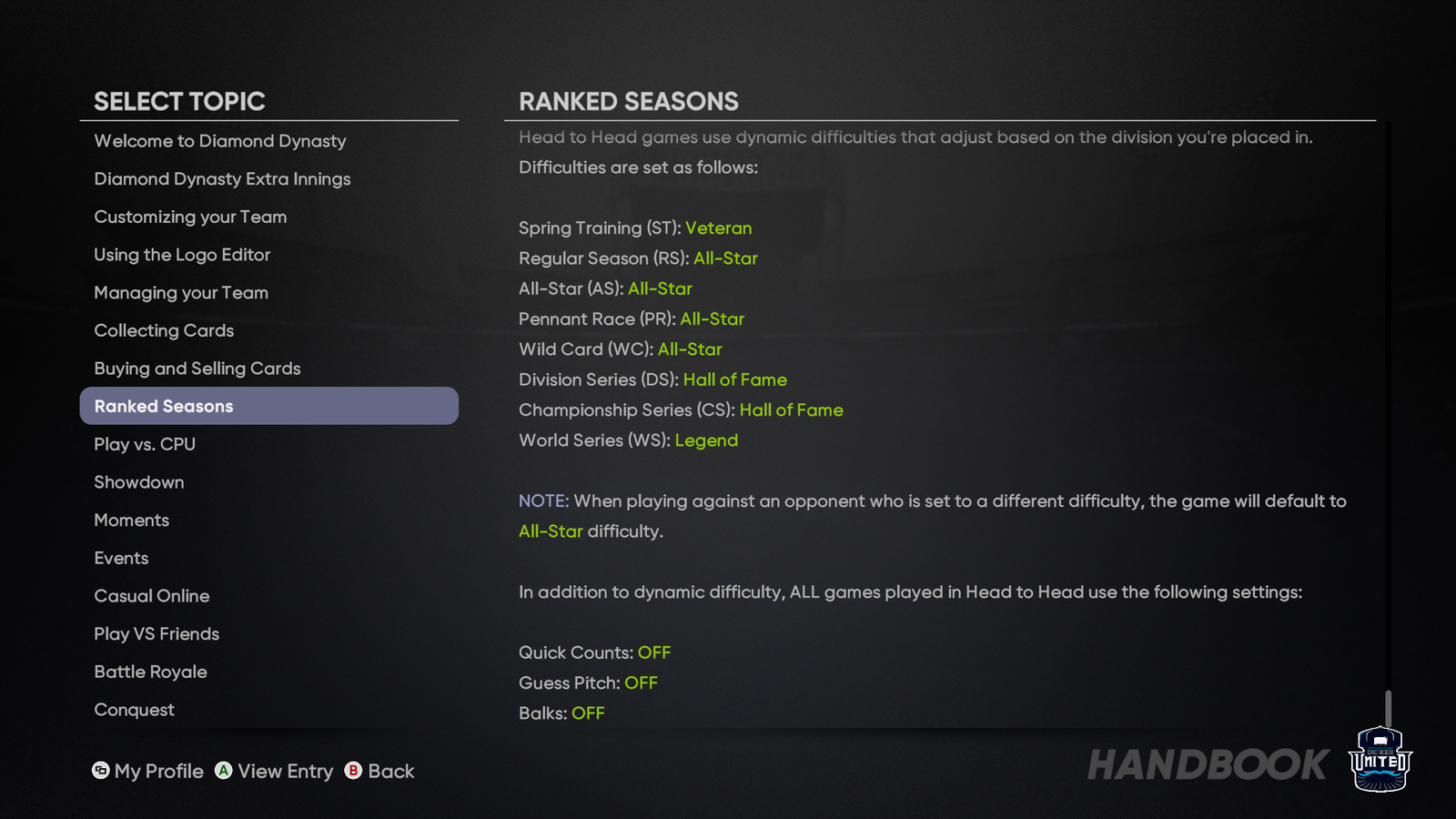Select Play vs. CPU from the topic list
The width and height of the screenshot is (1456, 819).
point(144,444)
